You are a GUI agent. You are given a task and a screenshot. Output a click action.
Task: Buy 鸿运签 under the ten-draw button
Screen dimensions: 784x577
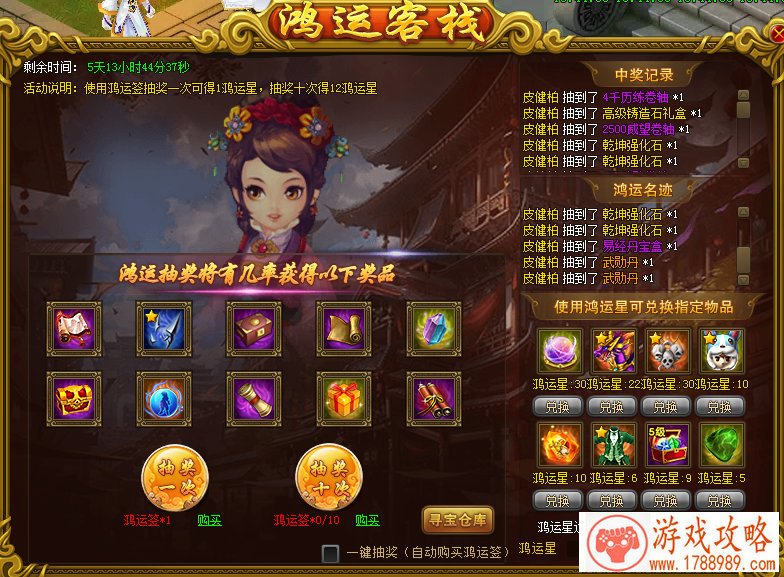point(367,520)
